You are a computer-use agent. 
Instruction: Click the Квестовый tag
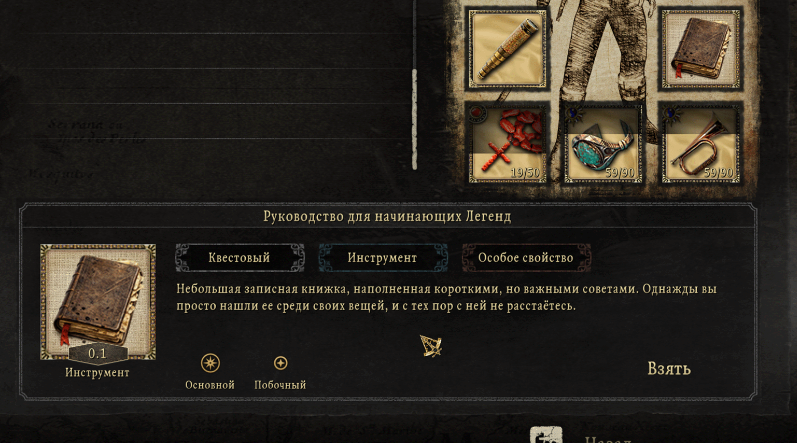coord(239,258)
